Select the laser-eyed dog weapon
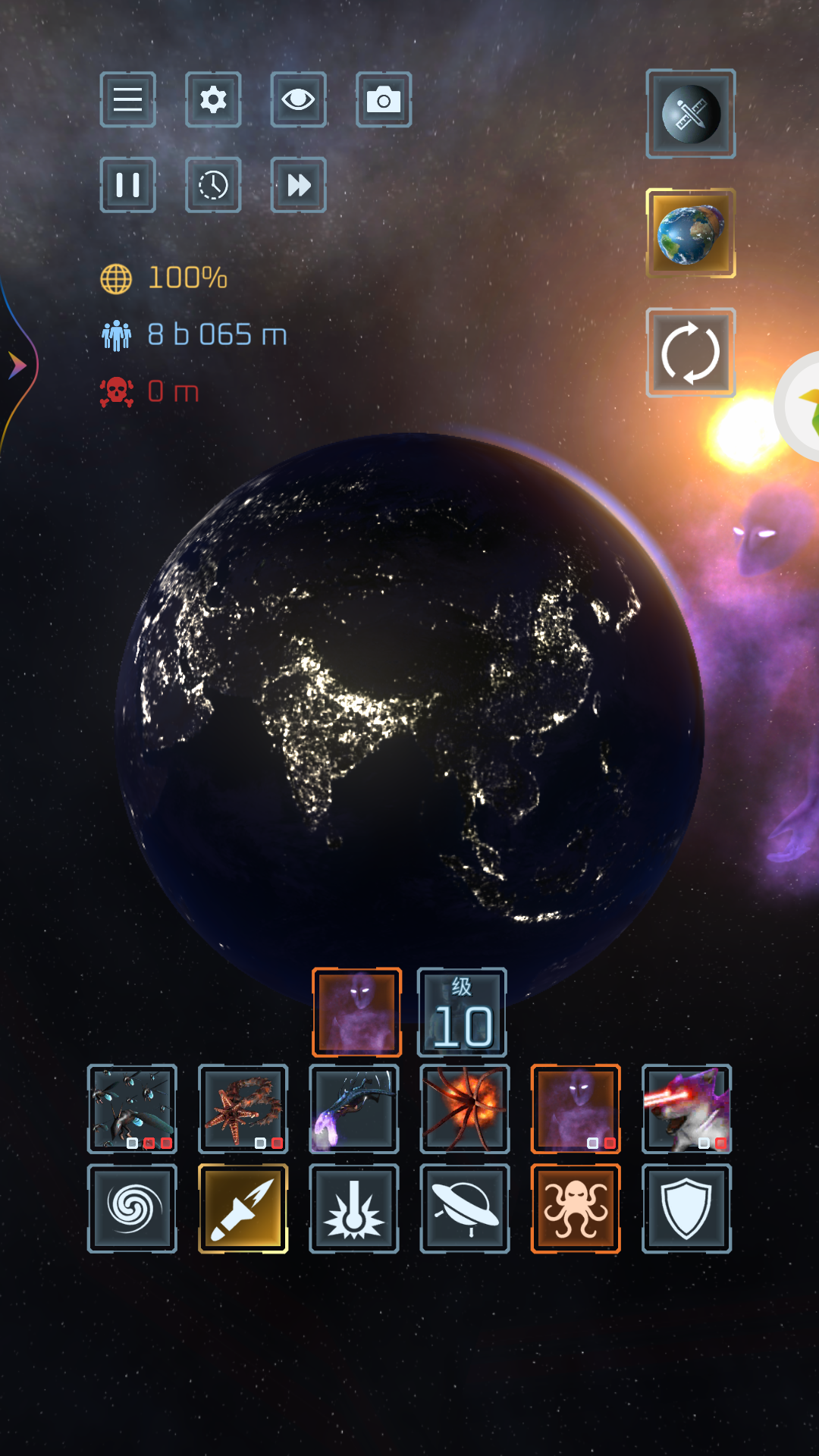This screenshot has width=819, height=1456. click(x=686, y=1109)
